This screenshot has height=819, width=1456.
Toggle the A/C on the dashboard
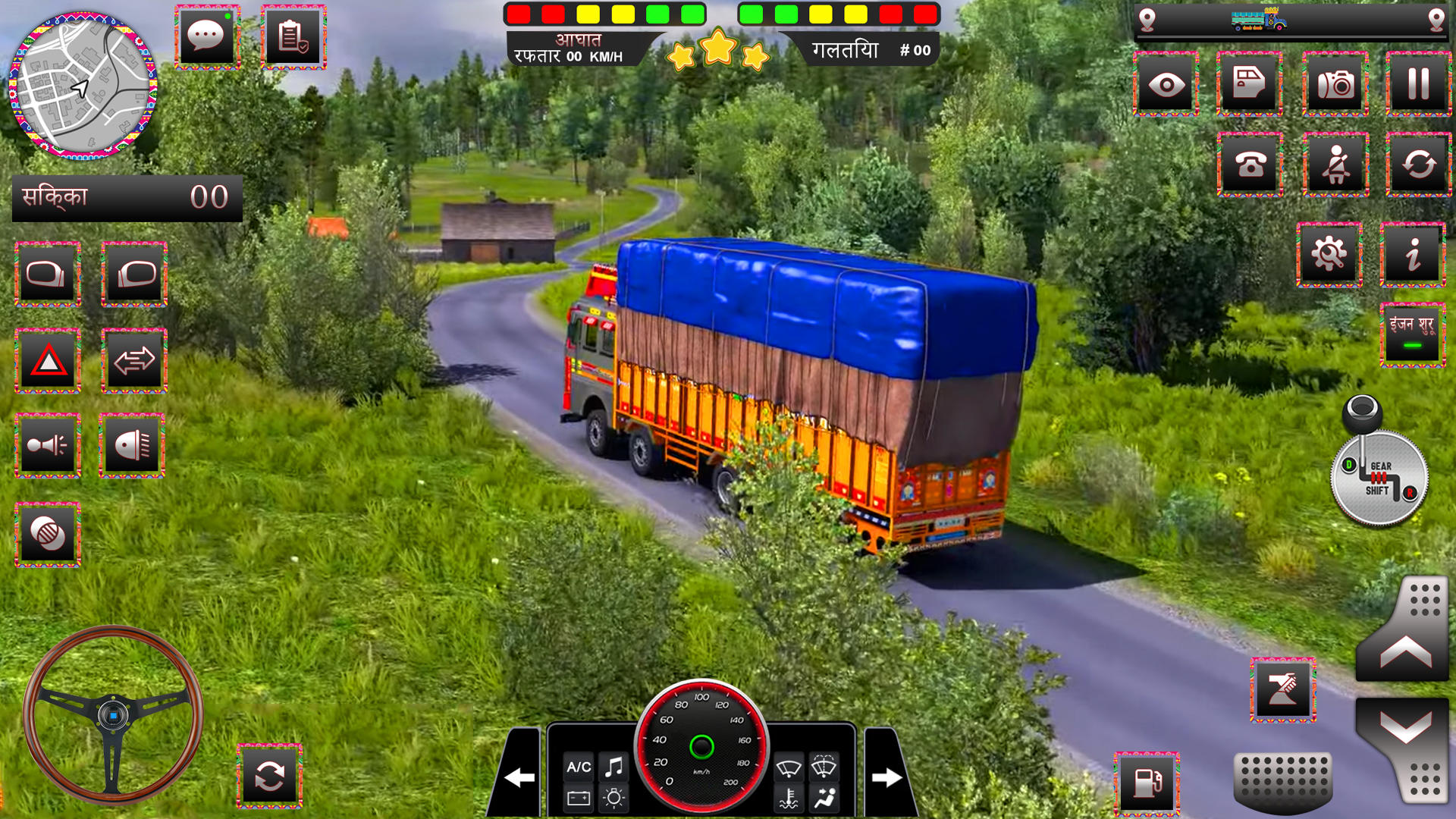point(580,767)
